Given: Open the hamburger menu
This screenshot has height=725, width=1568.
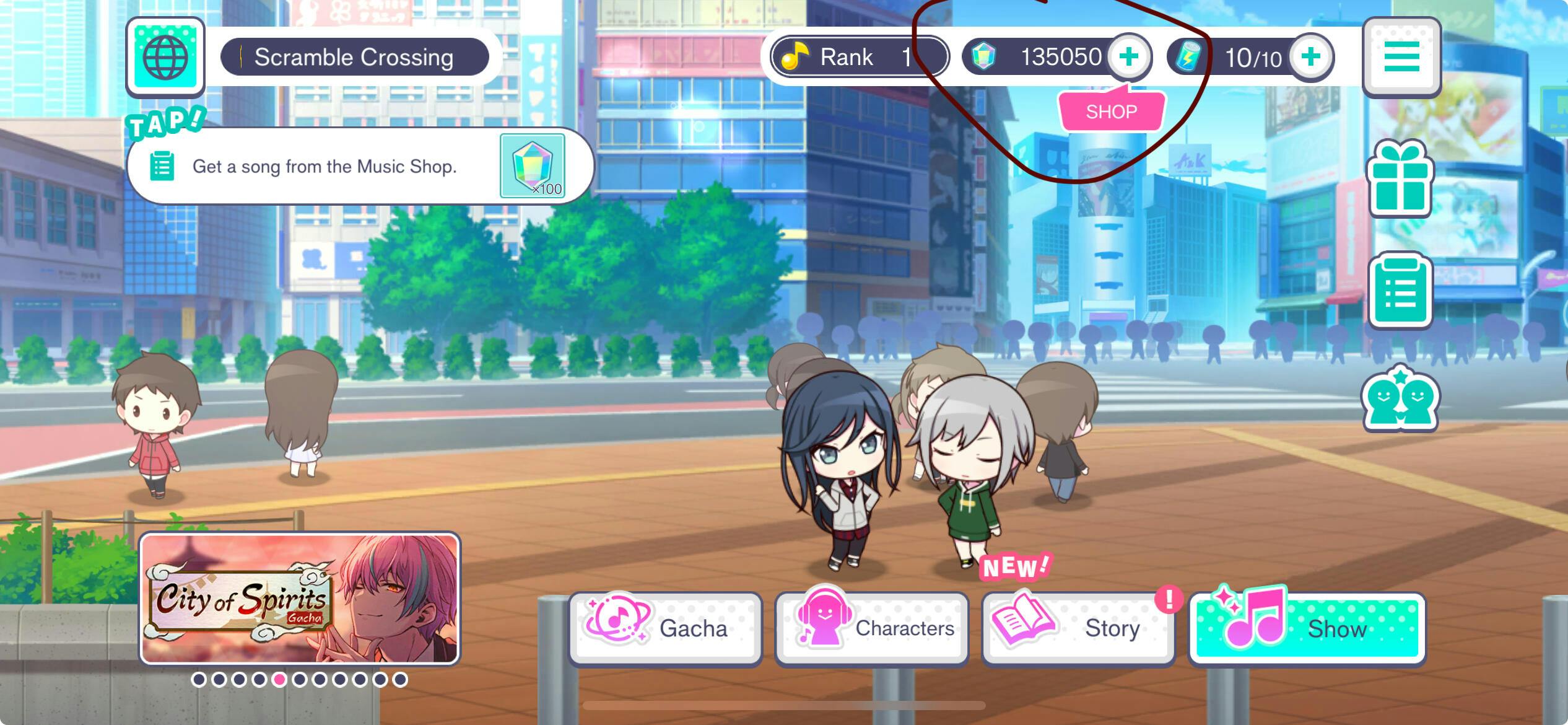Looking at the screenshot, I should pos(1401,57).
